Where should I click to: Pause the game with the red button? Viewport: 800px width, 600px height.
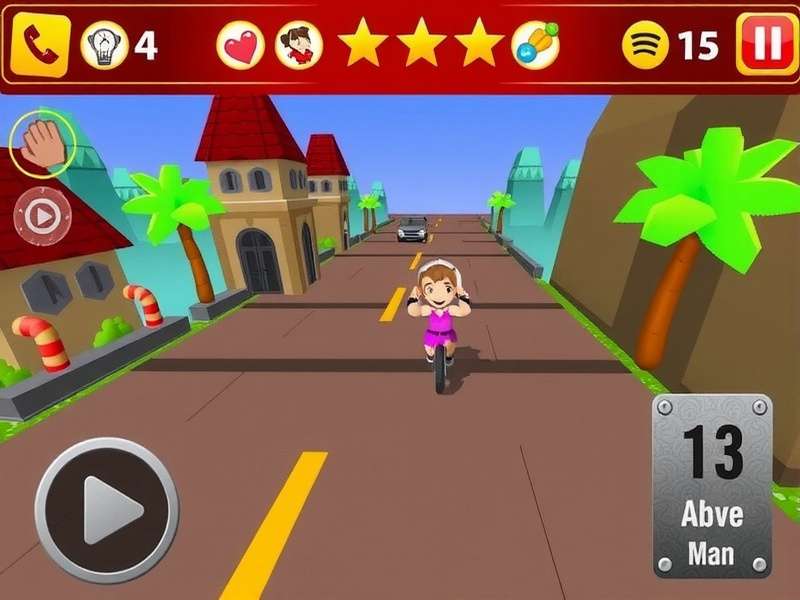[x=766, y=45]
